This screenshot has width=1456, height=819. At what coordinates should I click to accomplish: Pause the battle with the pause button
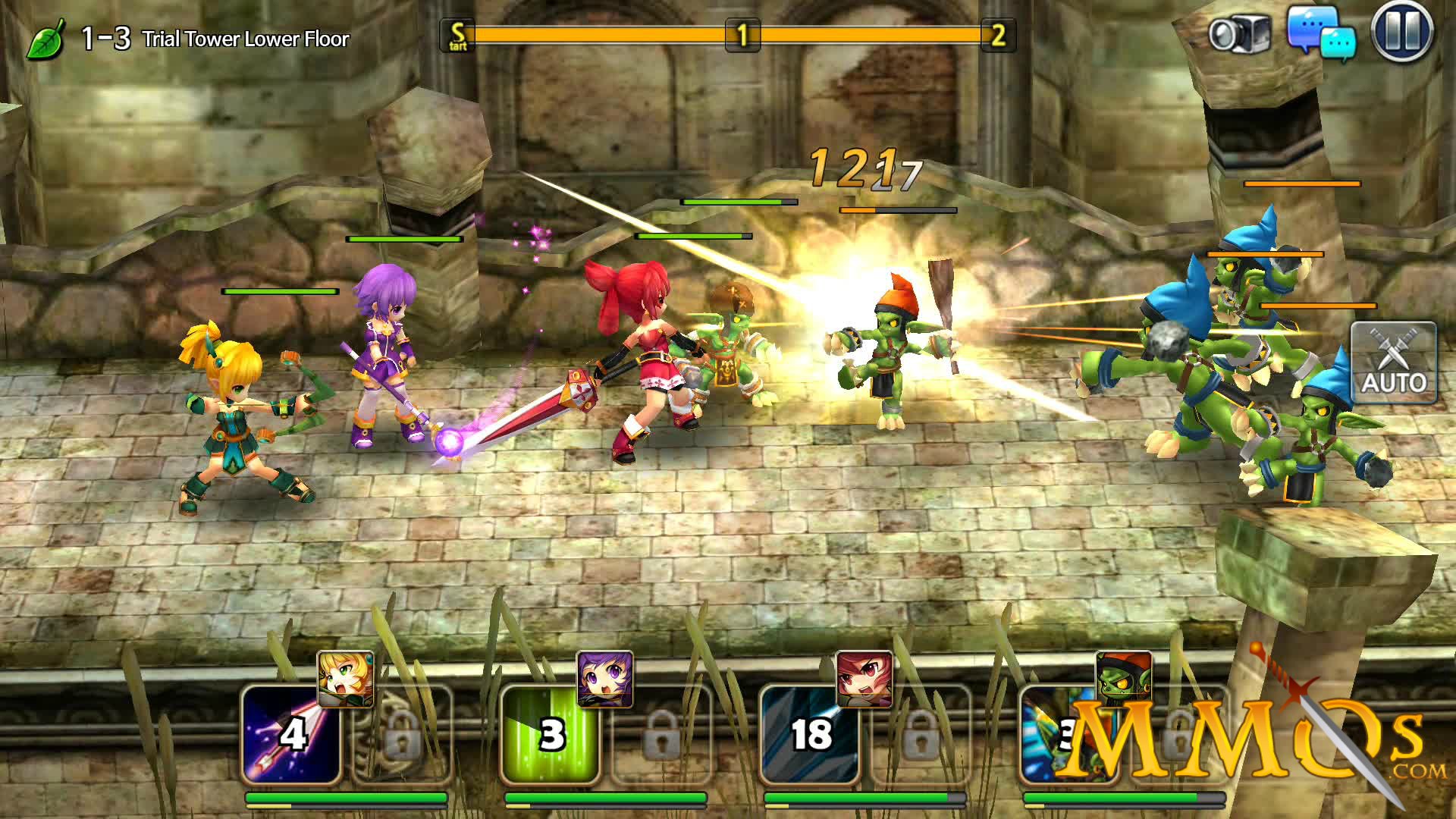(x=1401, y=34)
